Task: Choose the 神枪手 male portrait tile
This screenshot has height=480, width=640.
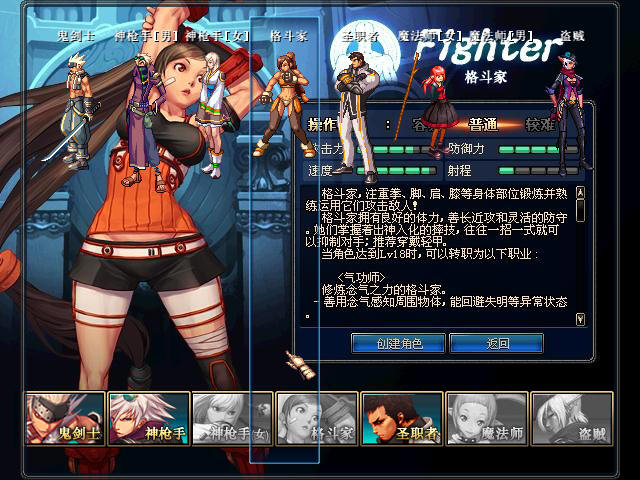Action: (149, 418)
